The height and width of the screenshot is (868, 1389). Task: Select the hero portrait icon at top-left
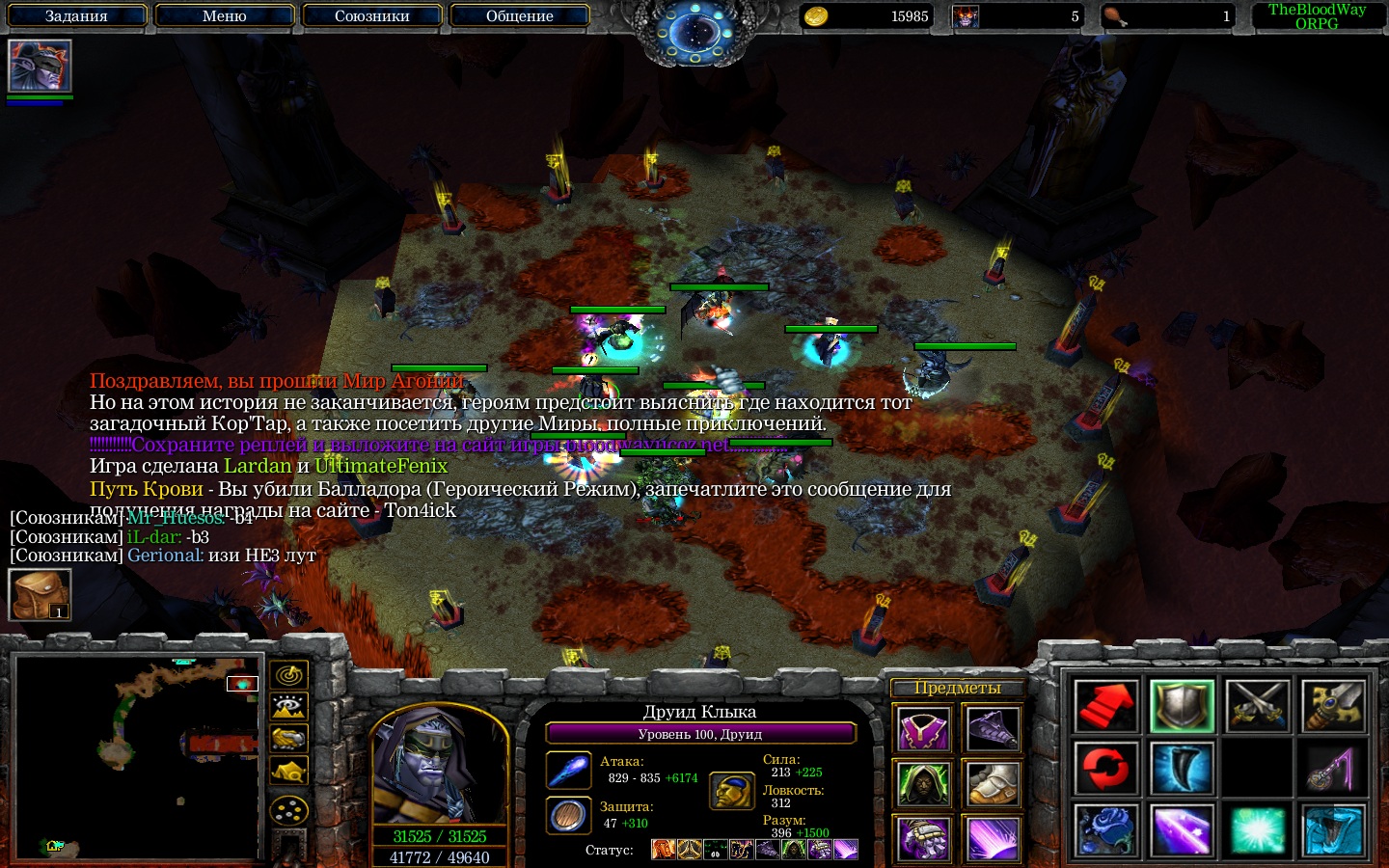coord(40,66)
